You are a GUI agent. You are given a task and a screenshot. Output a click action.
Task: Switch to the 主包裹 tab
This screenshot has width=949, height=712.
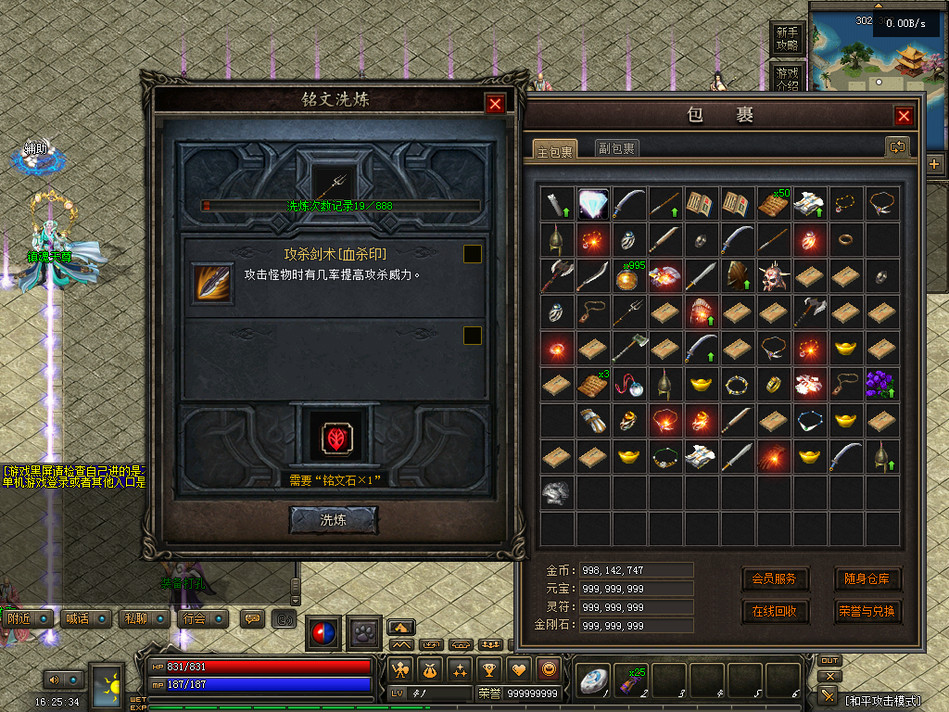click(554, 150)
